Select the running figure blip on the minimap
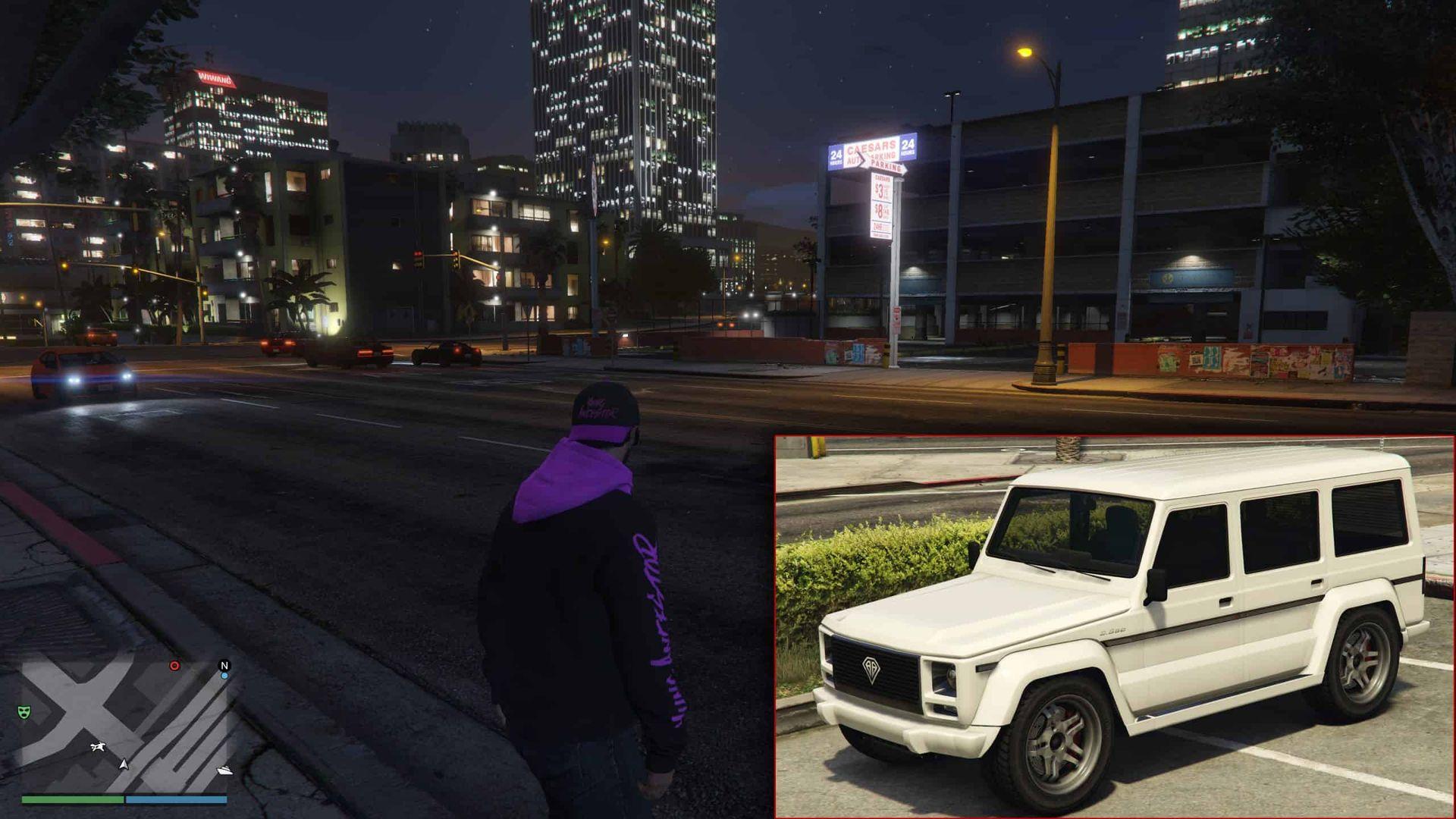 click(x=98, y=748)
